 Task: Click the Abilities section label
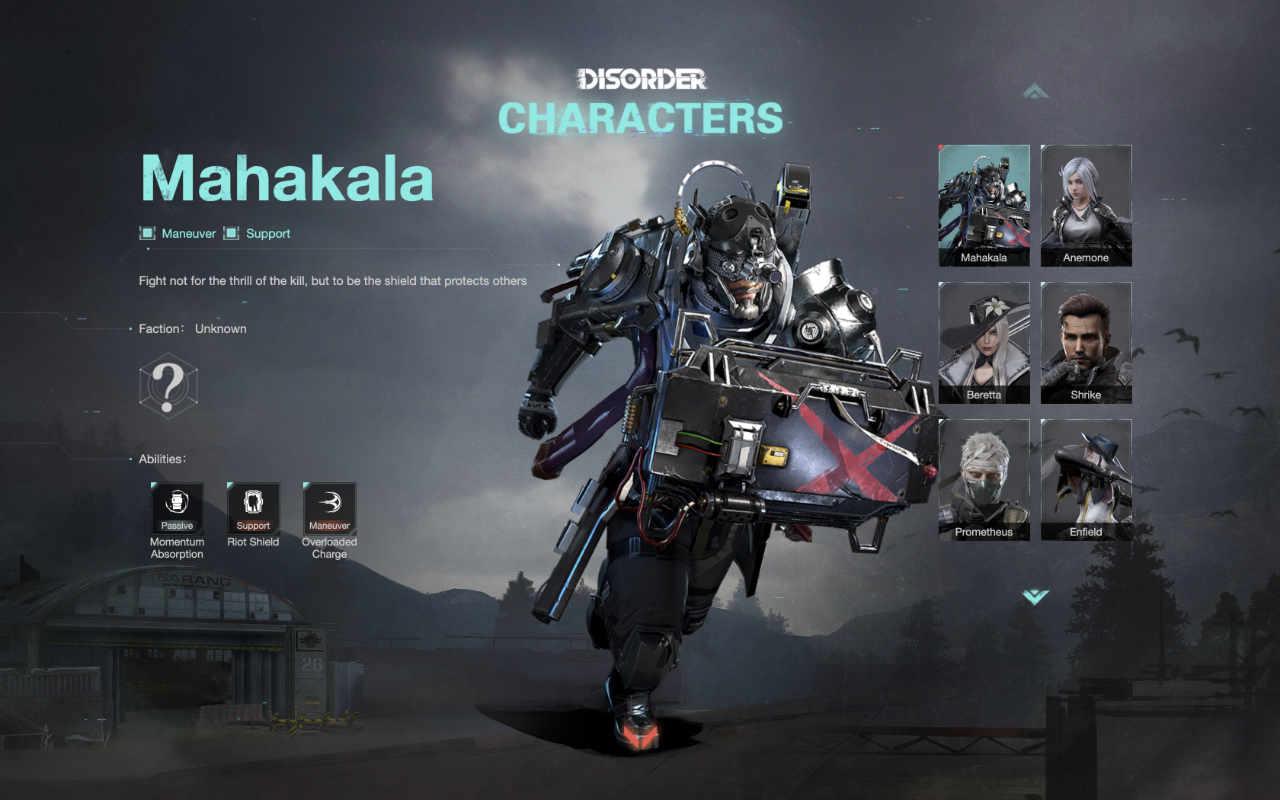[165, 458]
